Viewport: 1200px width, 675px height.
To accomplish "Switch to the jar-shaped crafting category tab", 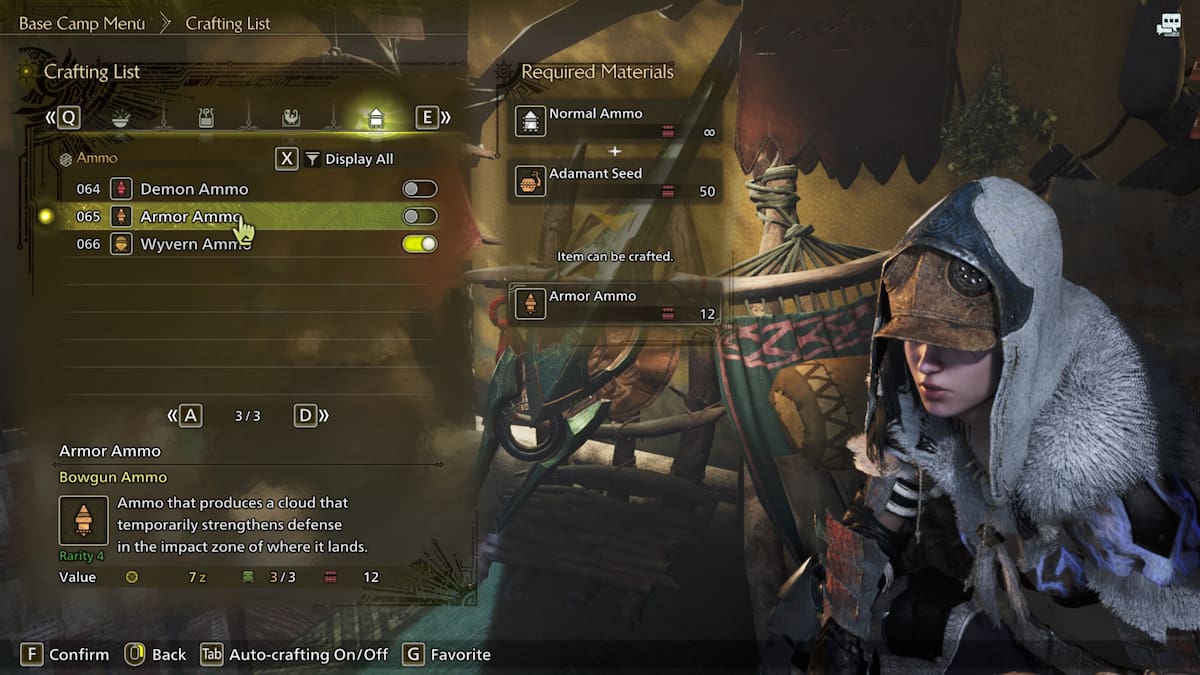I will coord(206,119).
